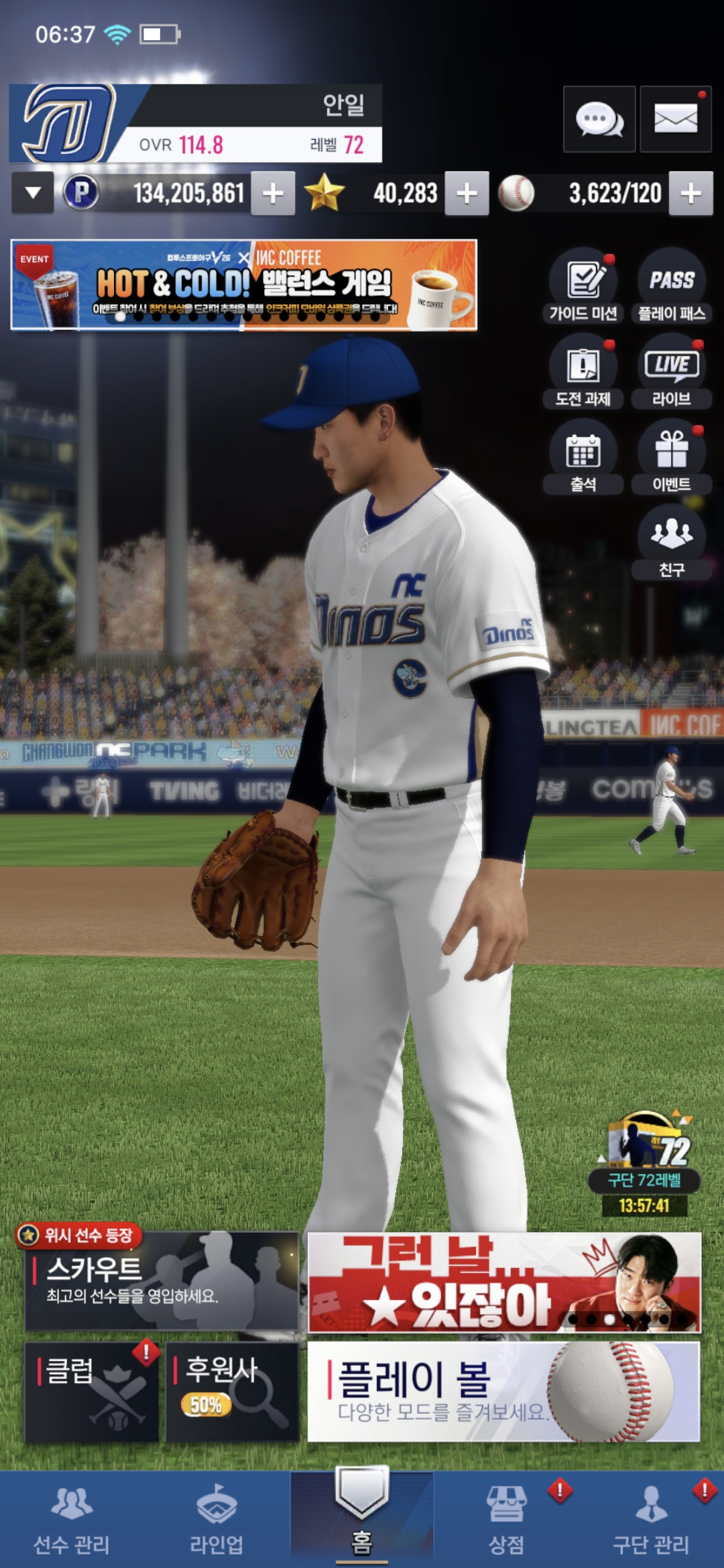Open 가이드 미션 guide missions
Viewport: 724px width, 1568px height.
coord(583,286)
